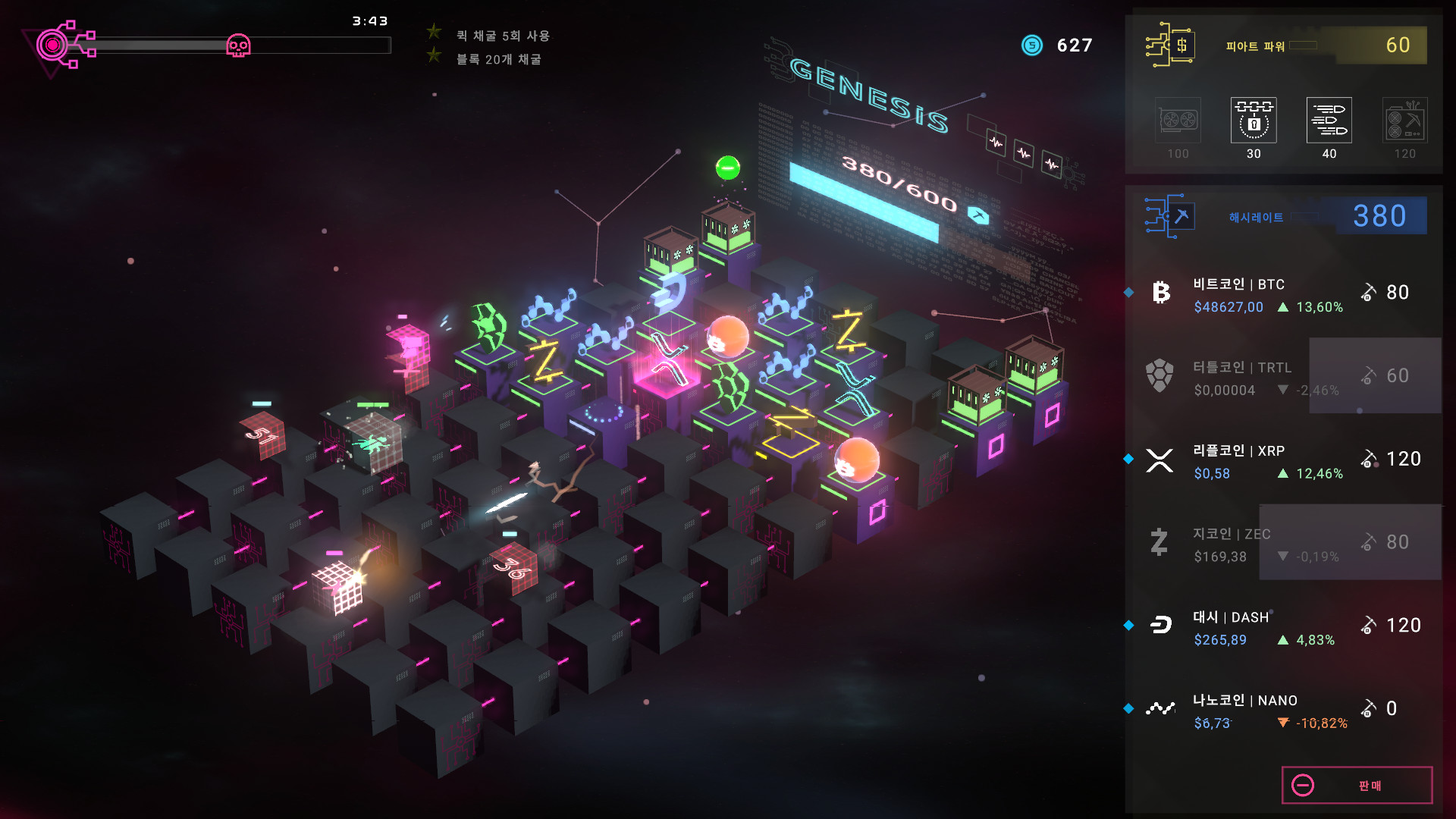Screen dimensions: 1456x819
Task: Select the GPU upgrade costing 100
Action: click(x=1178, y=121)
